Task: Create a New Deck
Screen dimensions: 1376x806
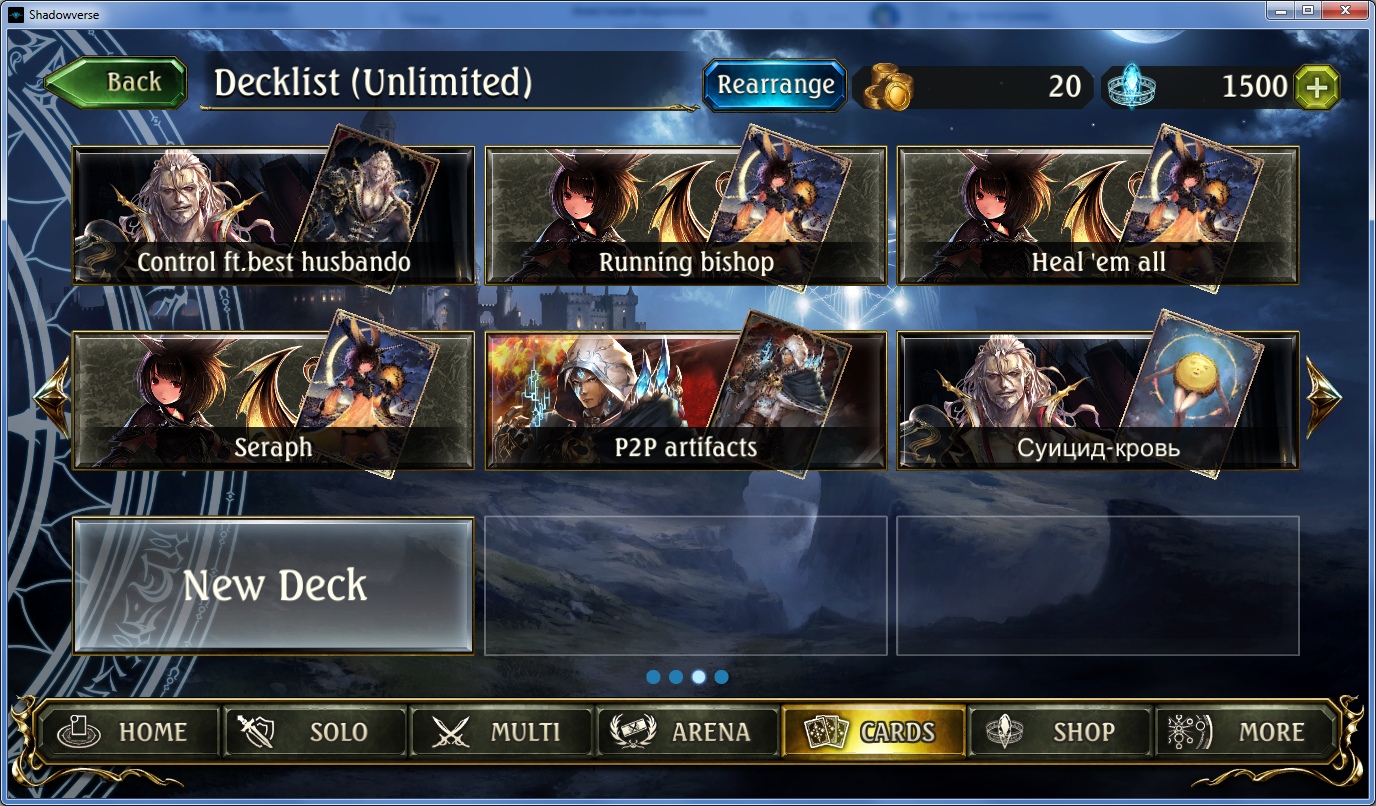Action: 273,585
